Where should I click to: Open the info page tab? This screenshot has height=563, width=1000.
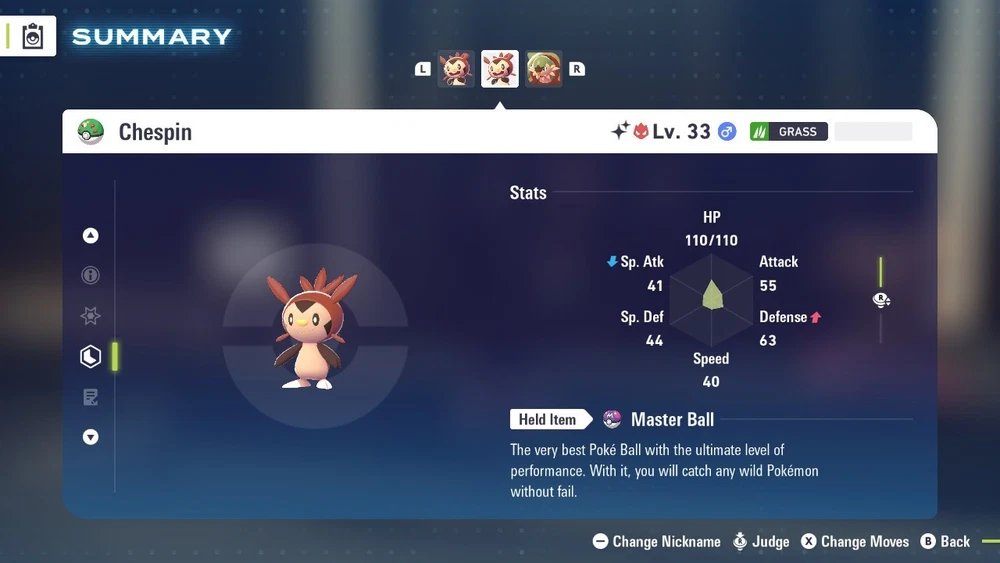[91, 276]
